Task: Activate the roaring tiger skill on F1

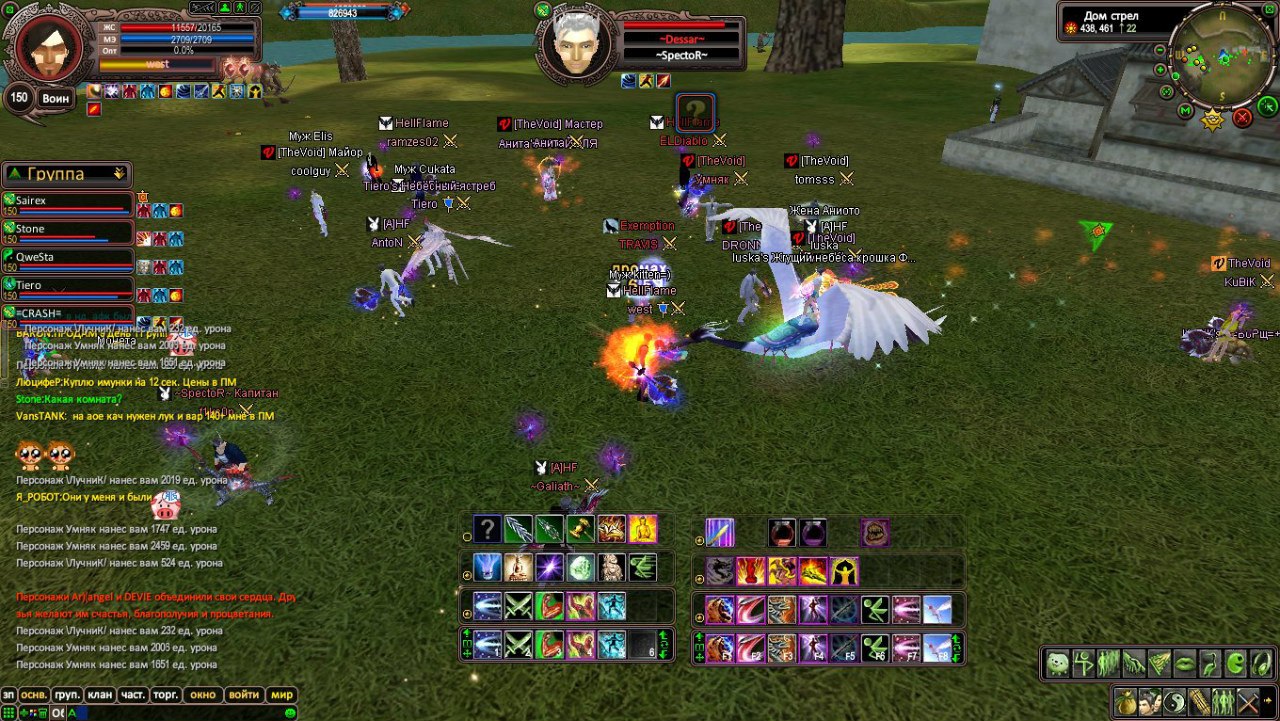Action: pyautogui.click(x=720, y=647)
